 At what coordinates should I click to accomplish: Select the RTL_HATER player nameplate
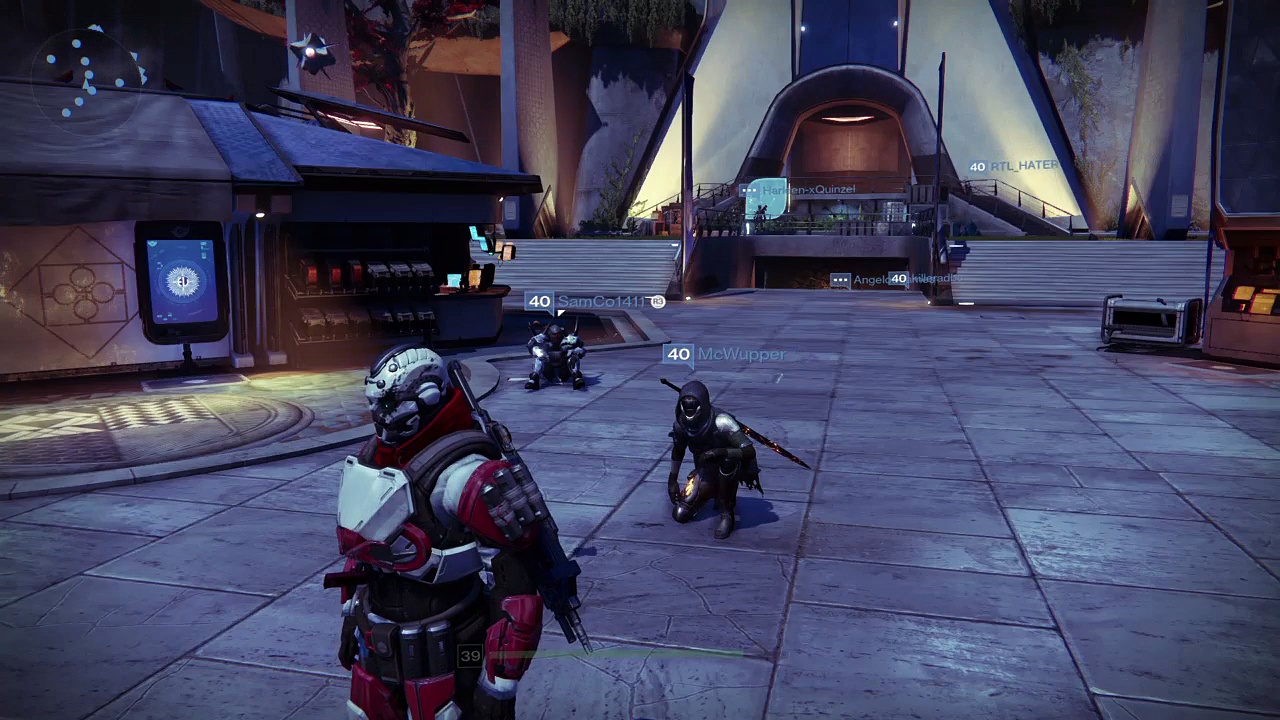click(1013, 166)
